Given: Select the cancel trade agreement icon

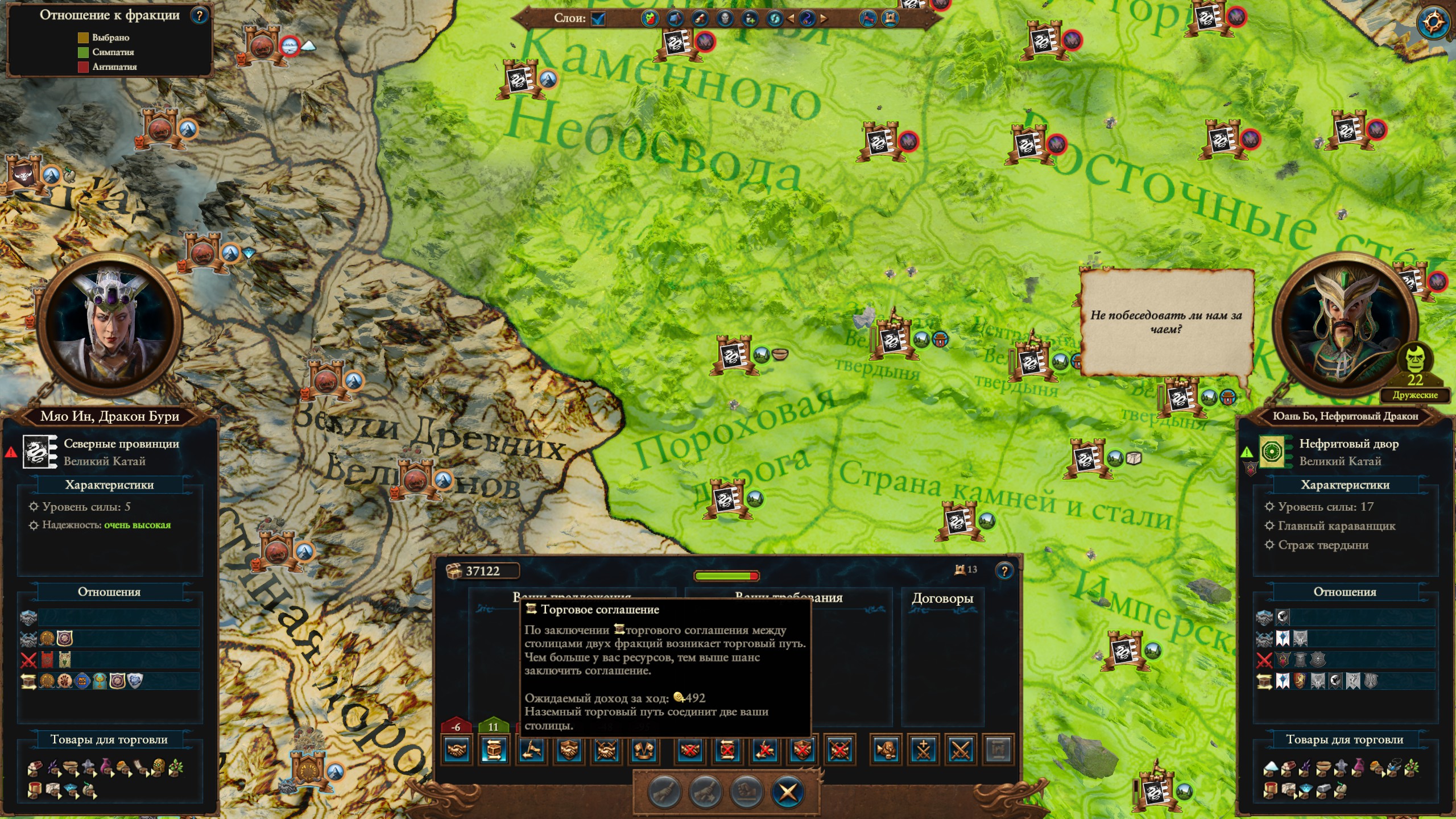Looking at the screenshot, I should click(727, 750).
